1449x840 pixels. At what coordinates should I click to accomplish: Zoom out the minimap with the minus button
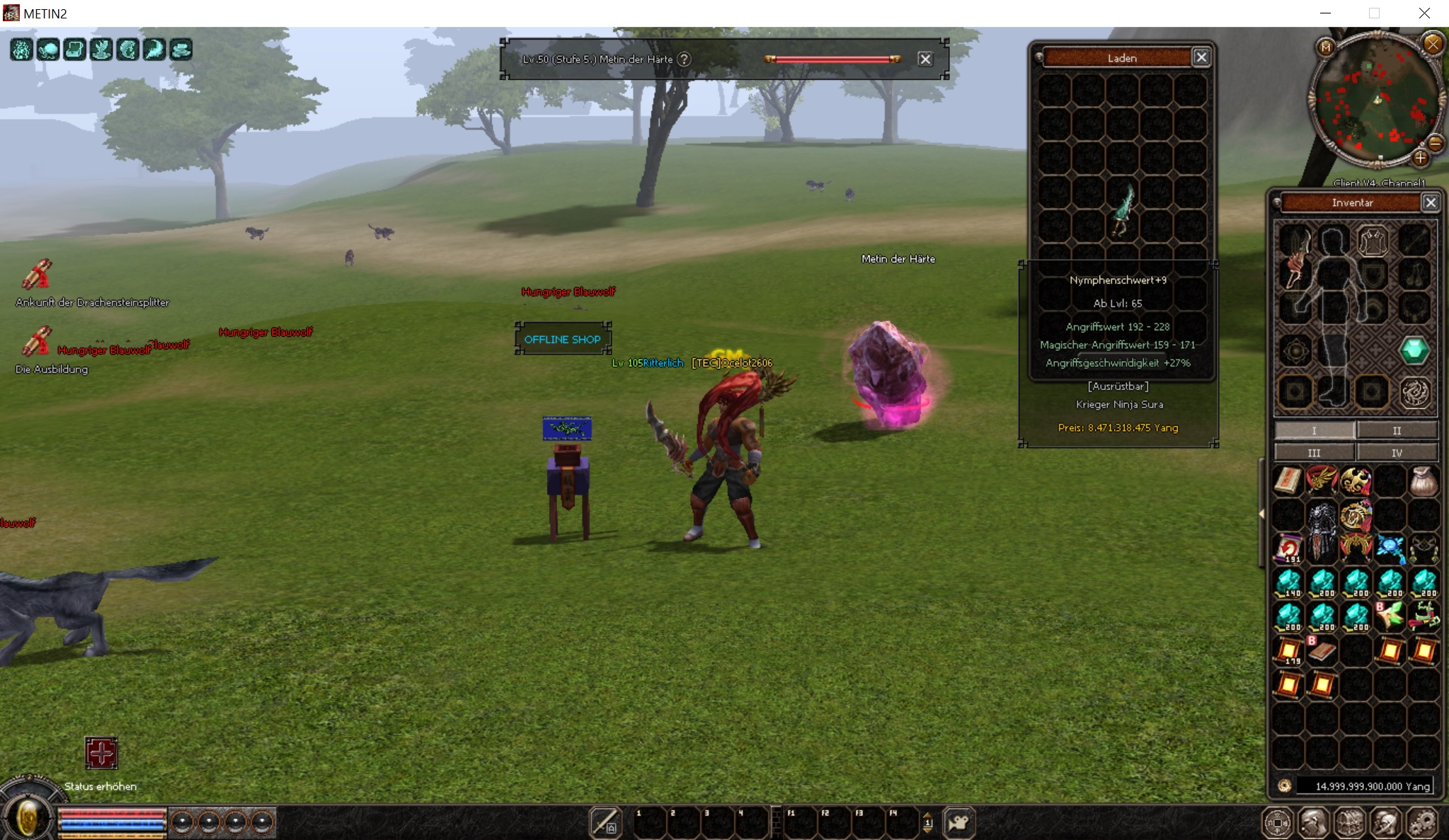click(1436, 144)
